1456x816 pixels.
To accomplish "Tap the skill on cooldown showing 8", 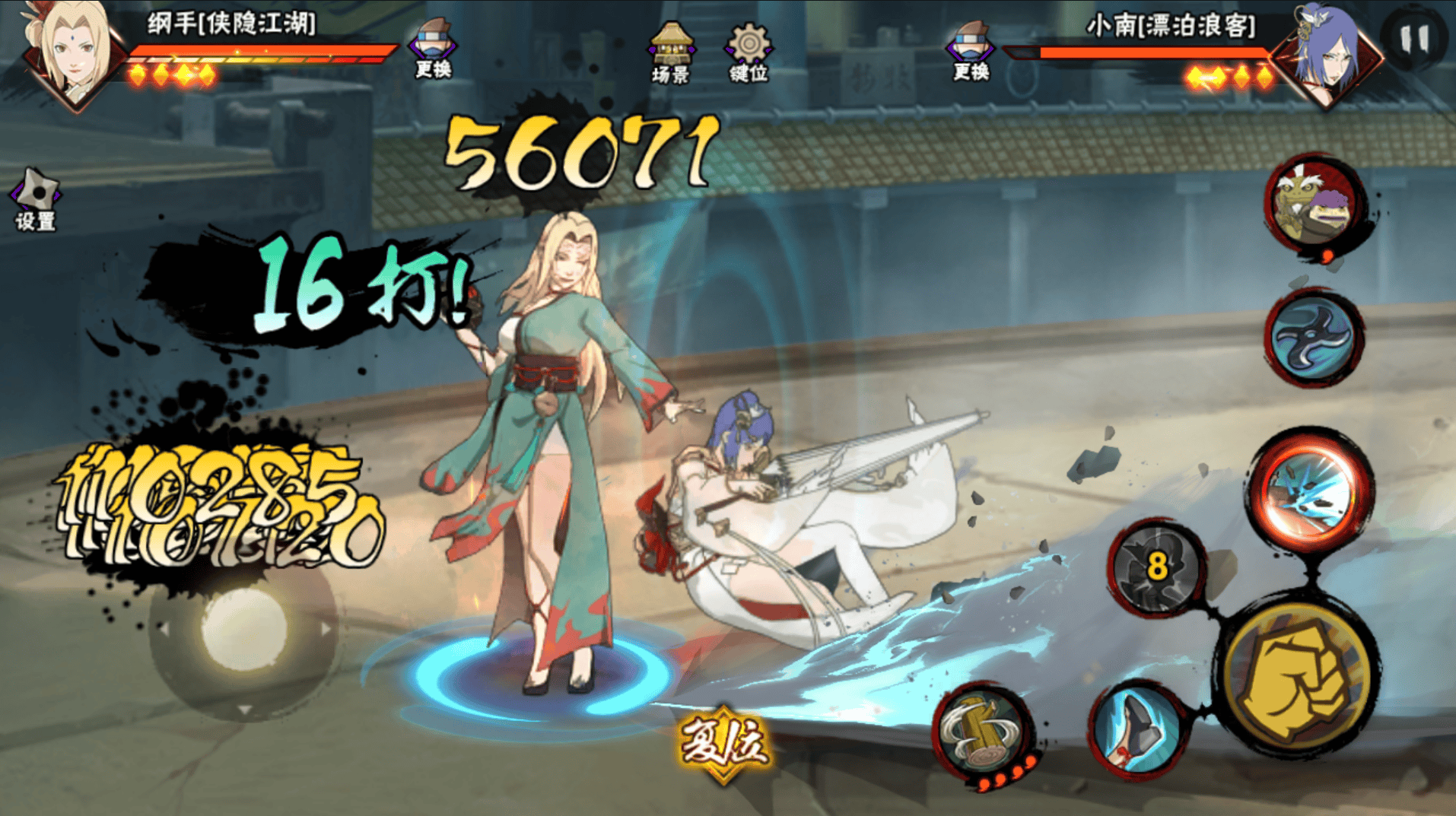I will (x=1157, y=567).
